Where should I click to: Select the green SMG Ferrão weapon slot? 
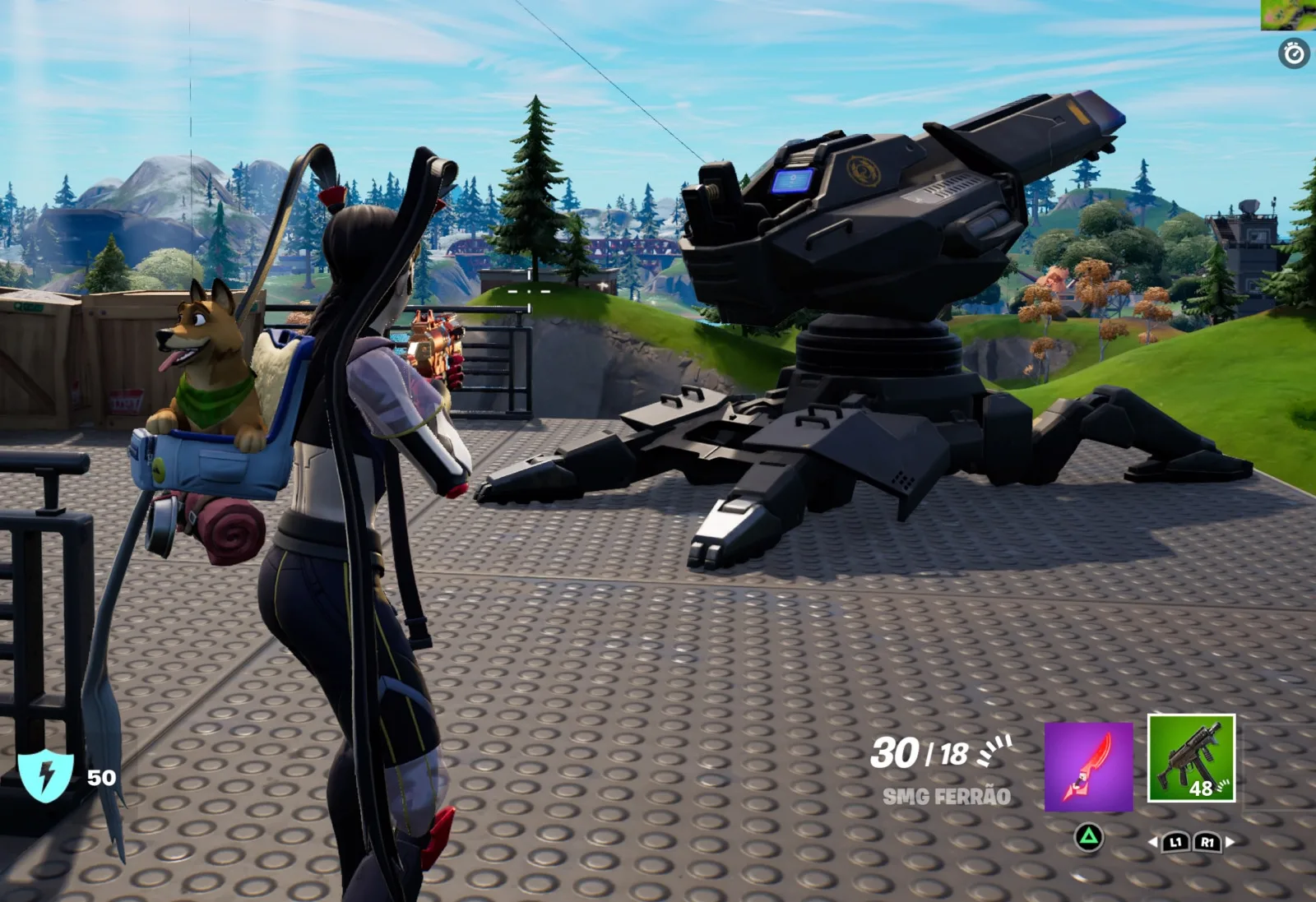coord(1191,758)
